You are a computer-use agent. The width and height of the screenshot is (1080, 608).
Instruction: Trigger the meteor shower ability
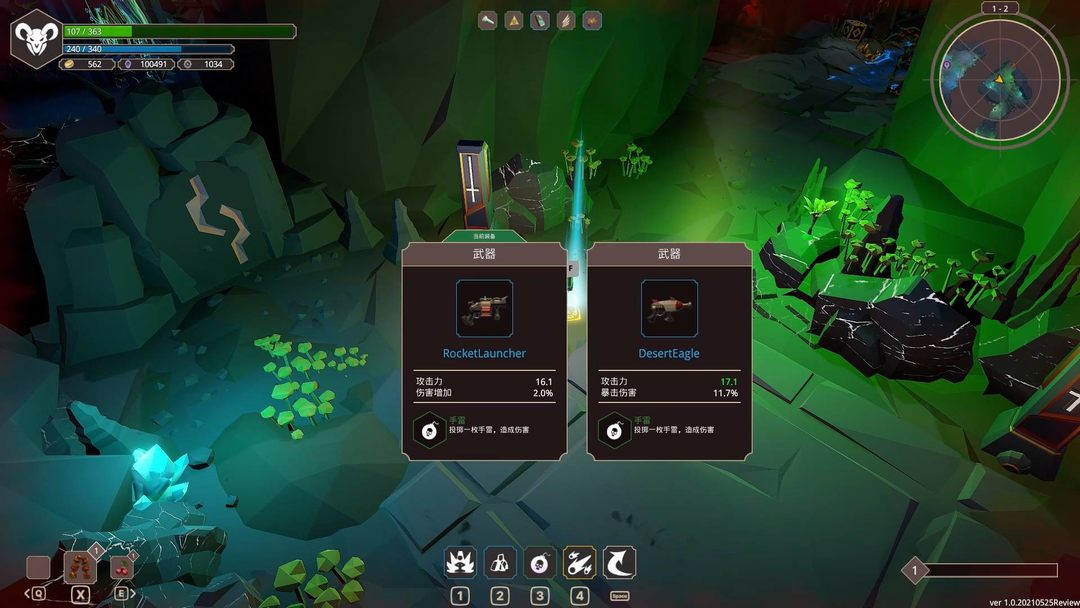pos(580,563)
